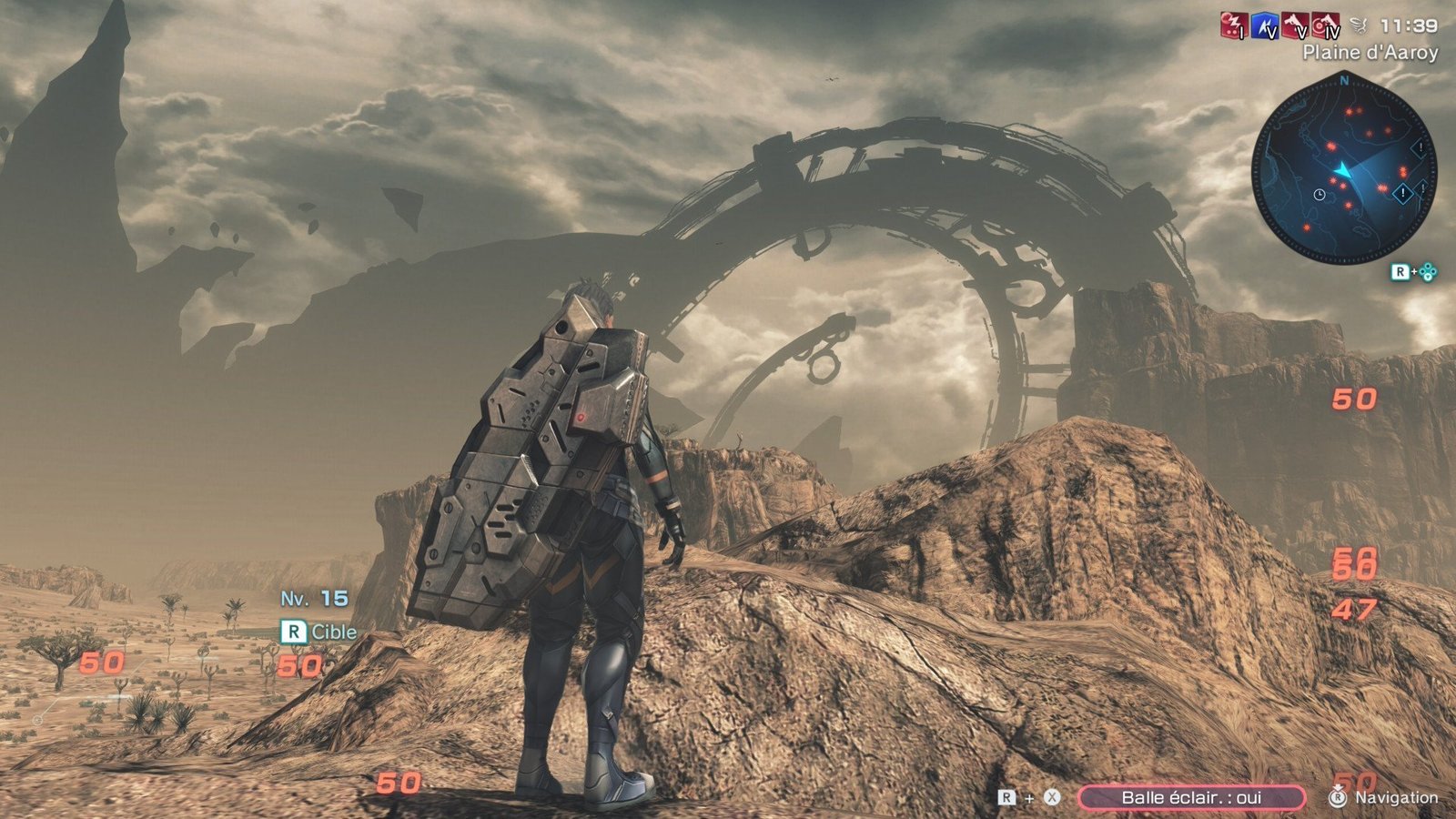Toggle the Balle éclair option
1456x819 pixels.
point(1190,797)
